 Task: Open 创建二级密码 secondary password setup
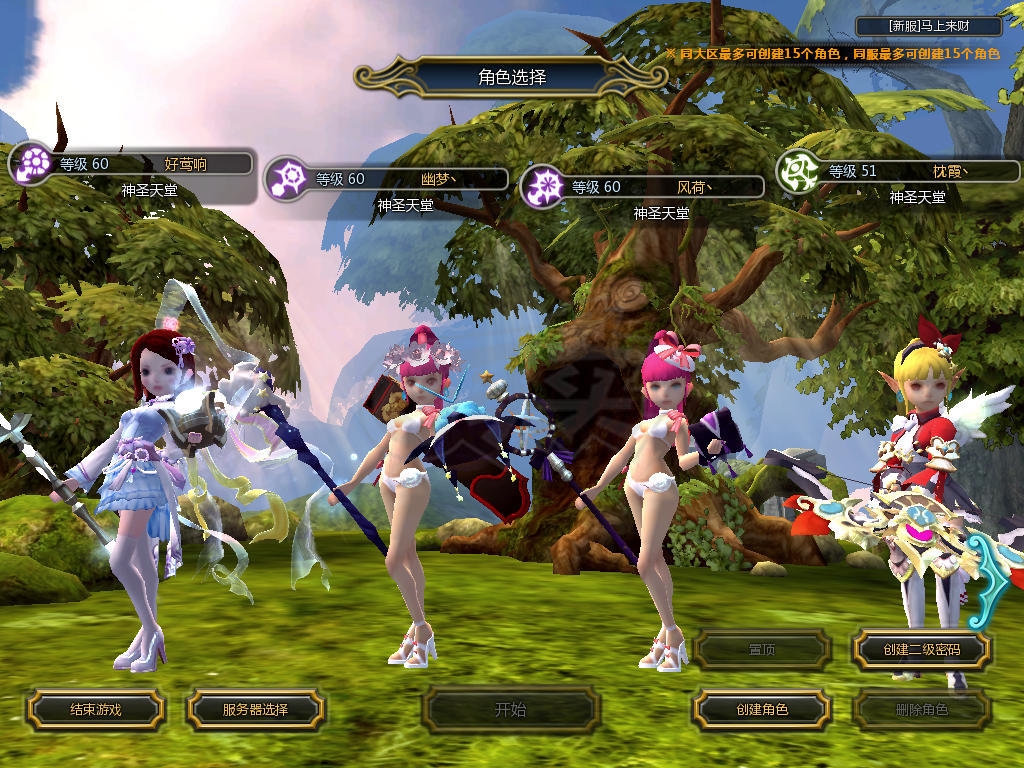point(921,650)
